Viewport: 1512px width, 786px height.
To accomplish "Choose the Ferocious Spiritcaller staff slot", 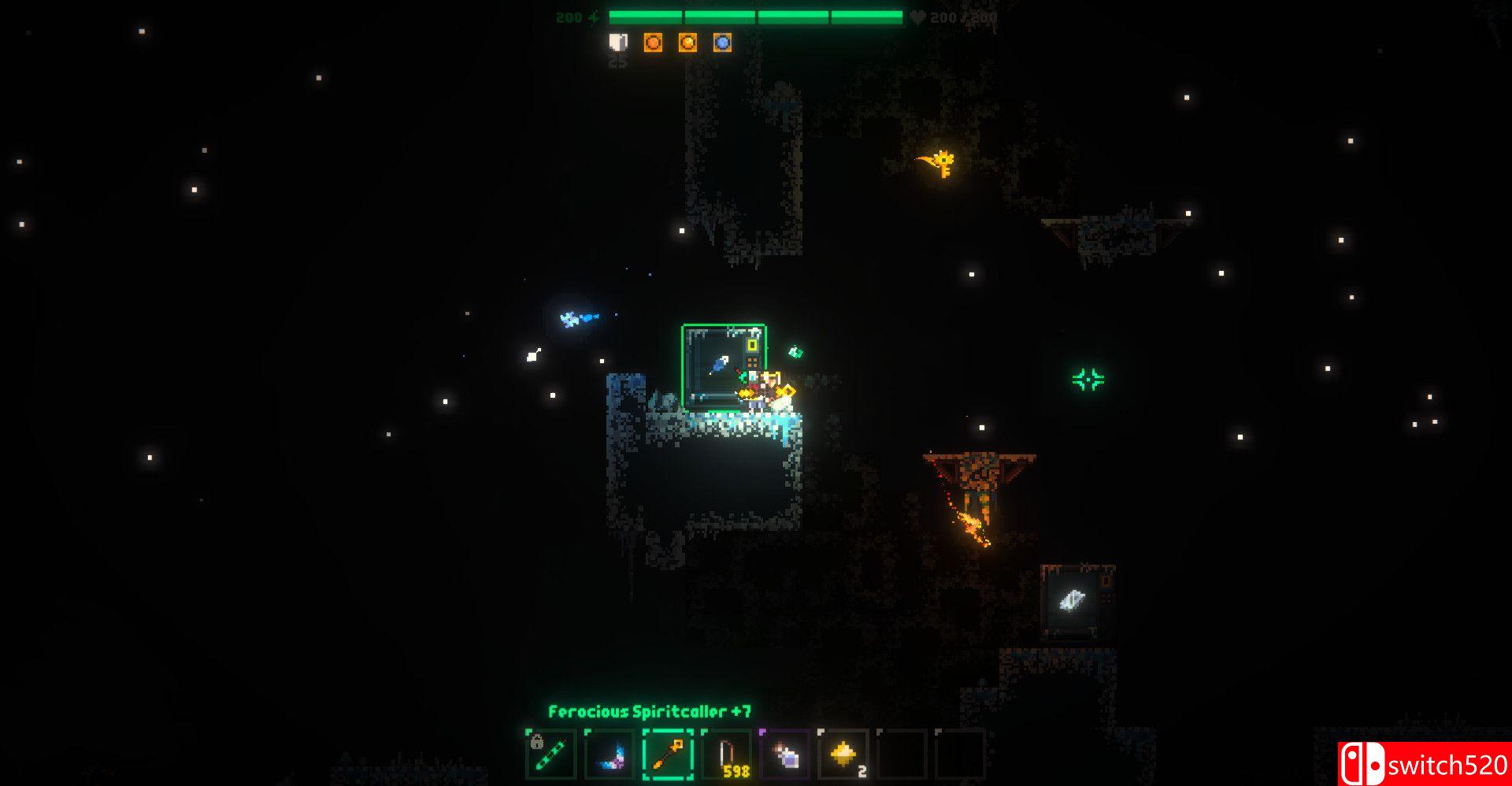I will (668, 754).
